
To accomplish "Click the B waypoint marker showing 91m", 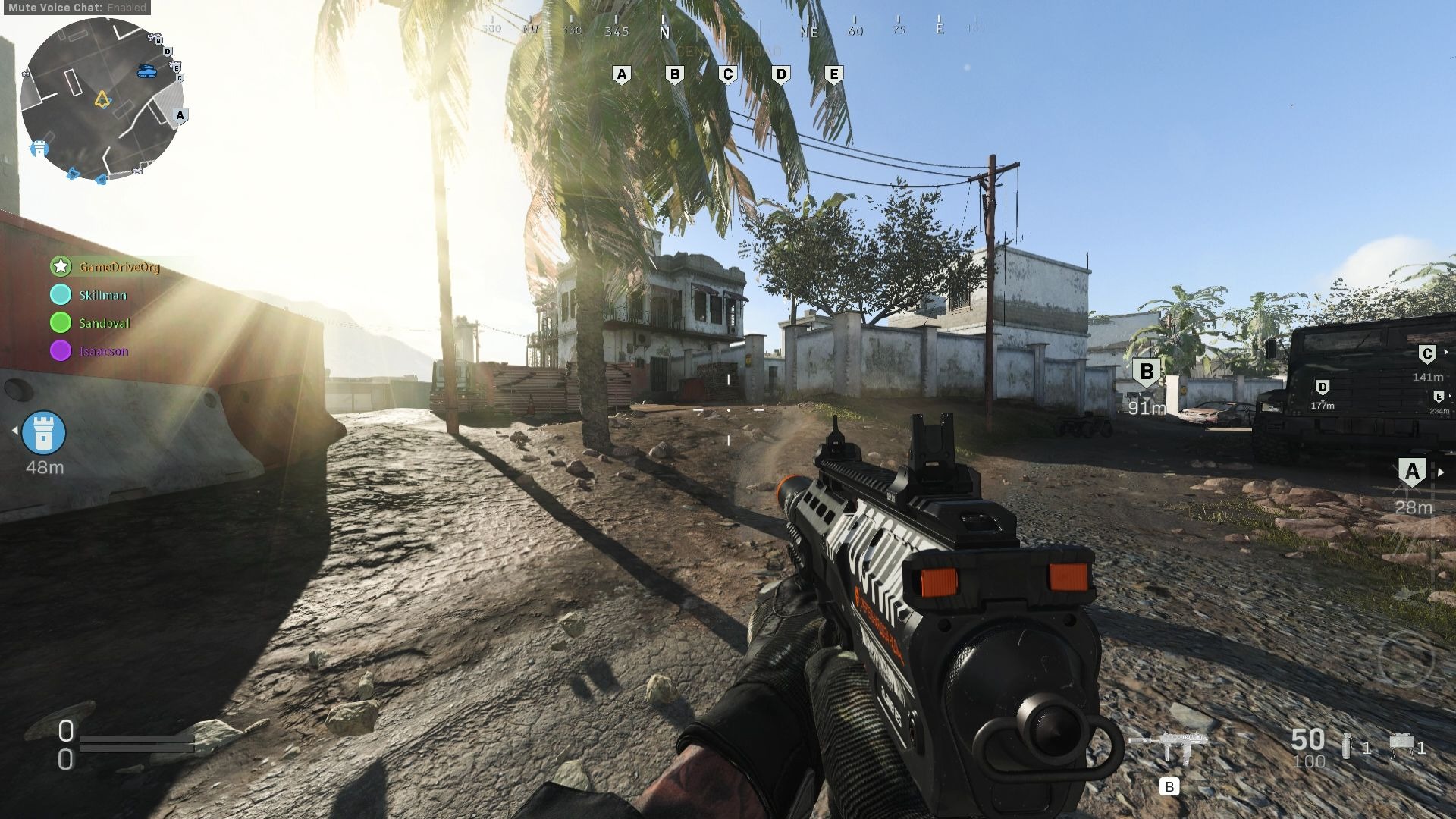I will [1147, 372].
